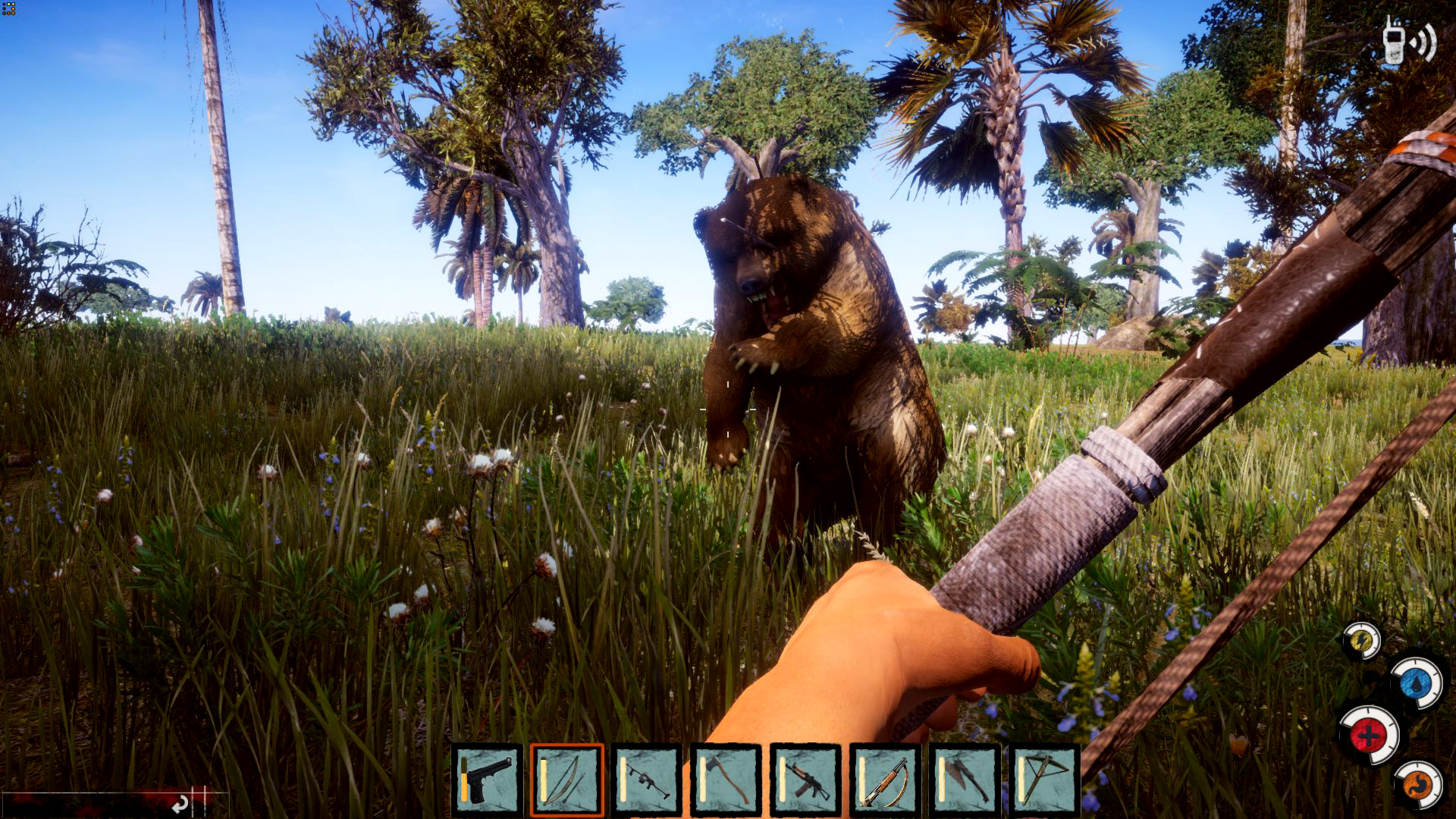Choose the wooden bow and arrow slot
This screenshot has width=1456, height=819.
[566, 780]
